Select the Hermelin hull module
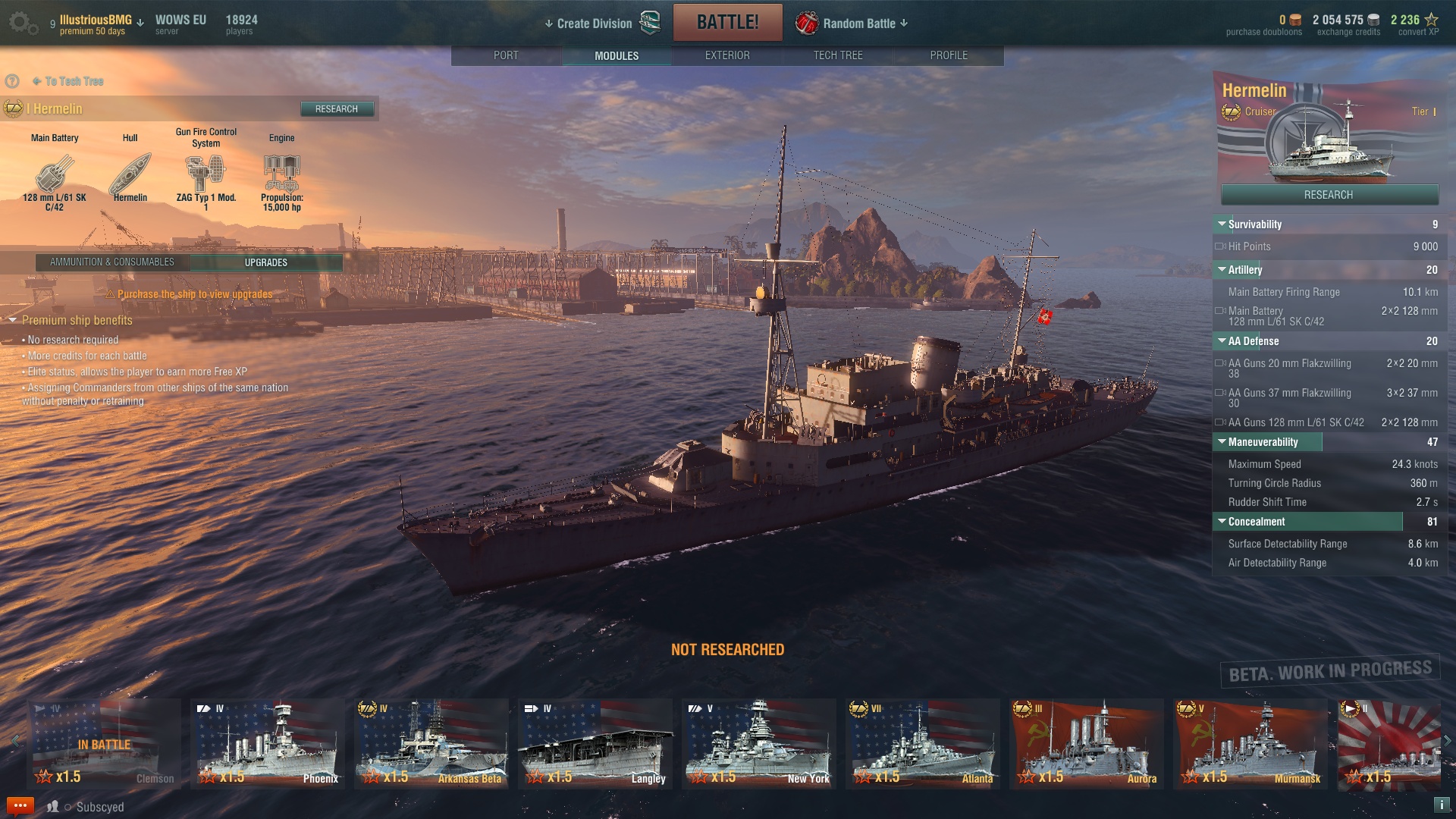The height and width of the screenshot is (819, 1456). tap(130, 174)
